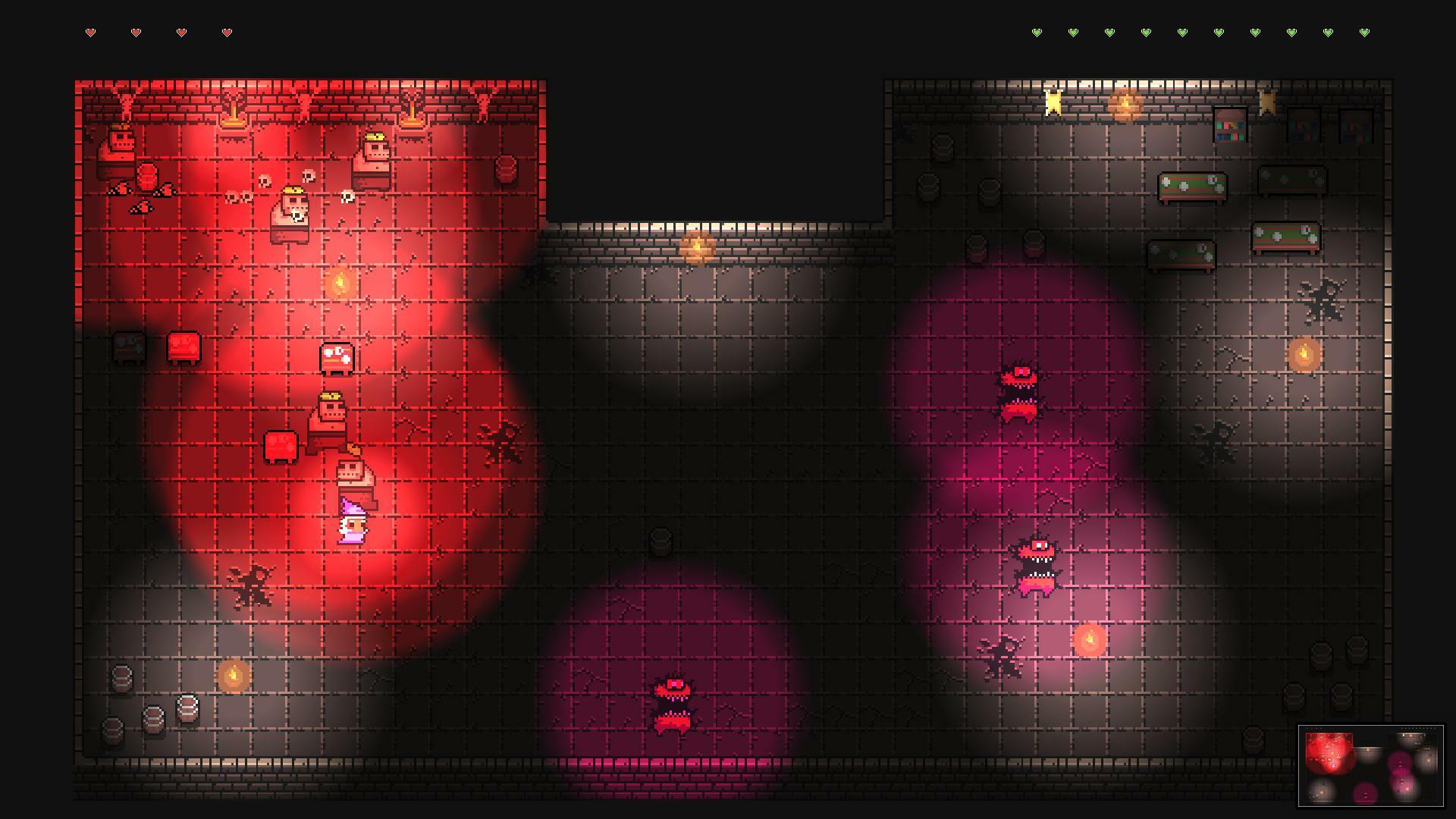Click the leftmost green heart on the right
The height and width of the screenshot is (819, 1456).
(1037, 33)
